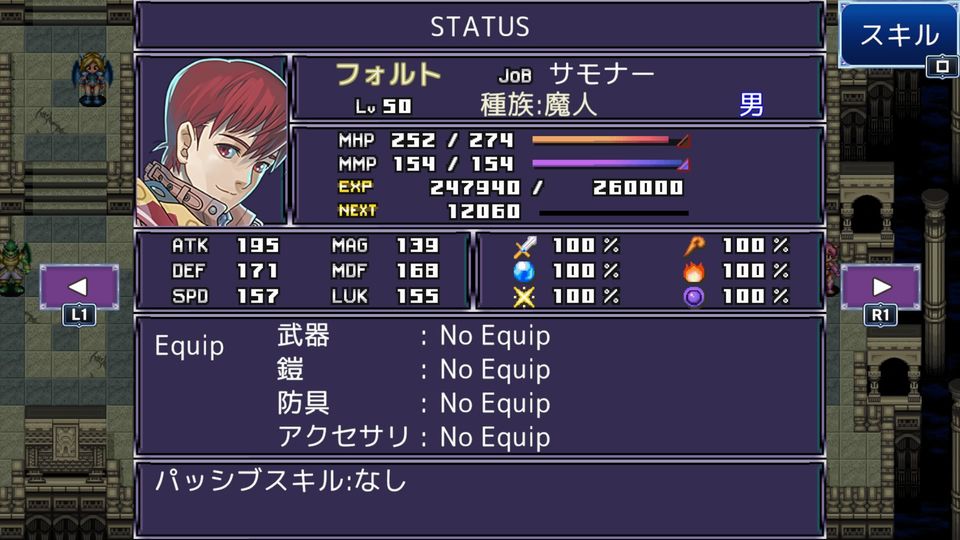Switch to the next character's status

[x=881, y=287]
